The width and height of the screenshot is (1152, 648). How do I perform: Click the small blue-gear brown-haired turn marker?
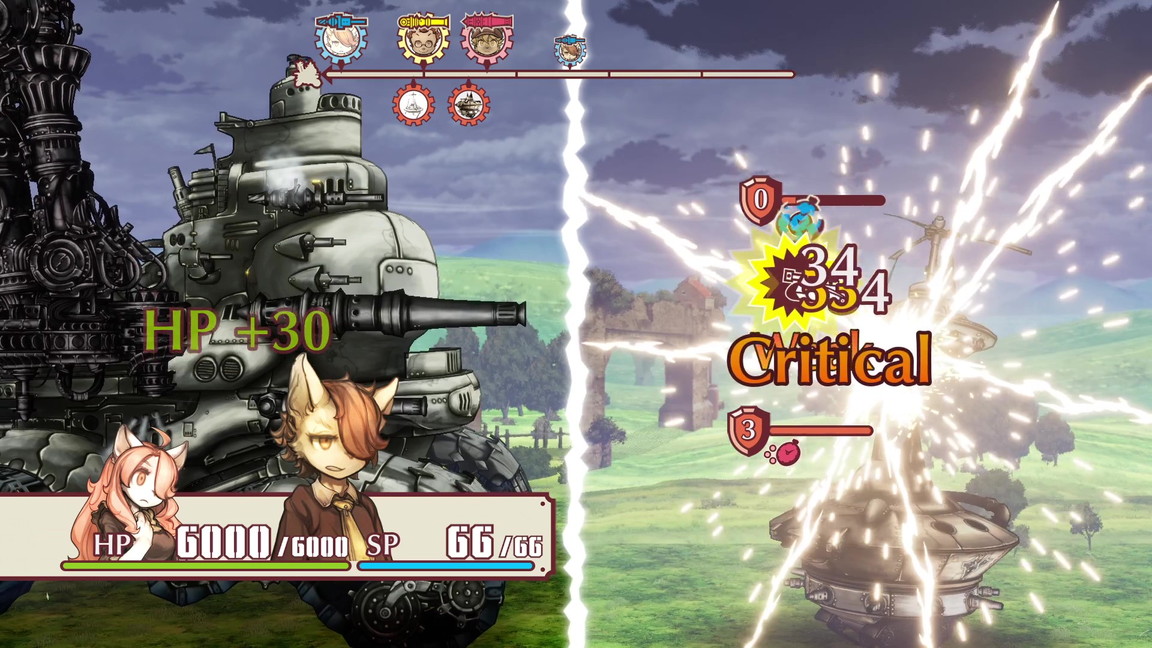coord(570,49)
